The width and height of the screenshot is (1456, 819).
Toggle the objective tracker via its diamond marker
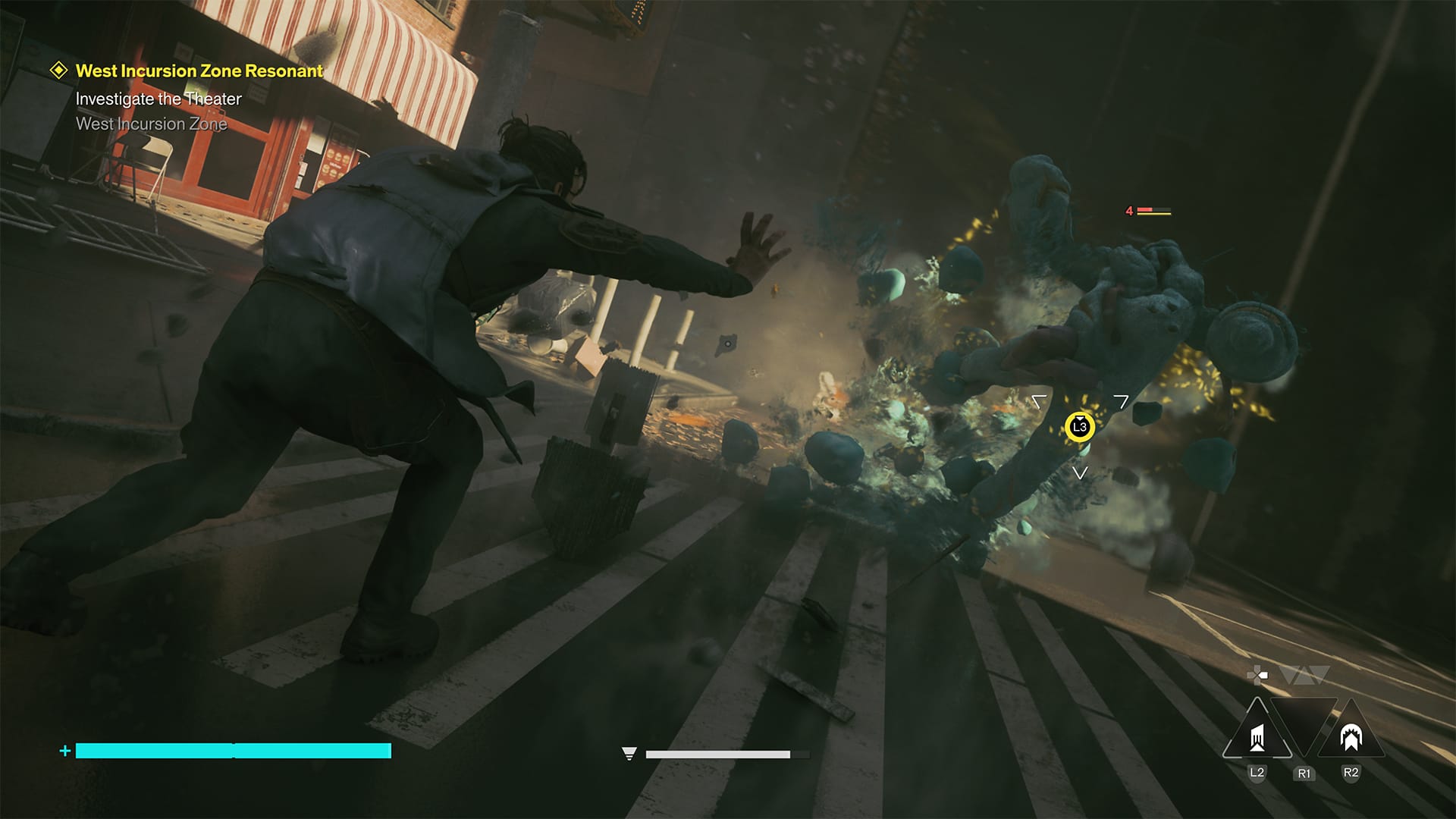tap(58, 71)
